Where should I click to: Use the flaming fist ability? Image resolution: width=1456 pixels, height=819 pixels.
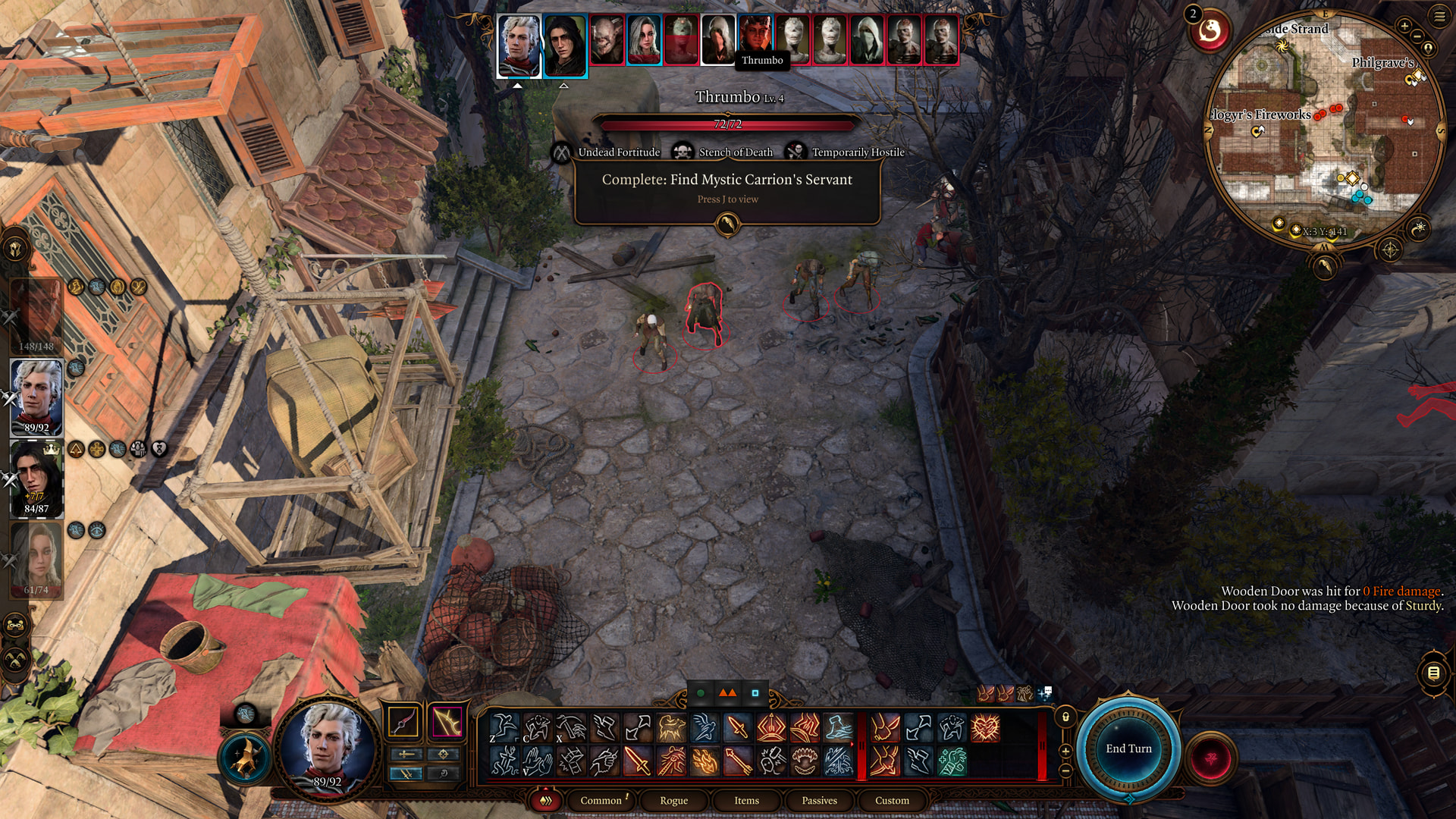pos(704,761)
